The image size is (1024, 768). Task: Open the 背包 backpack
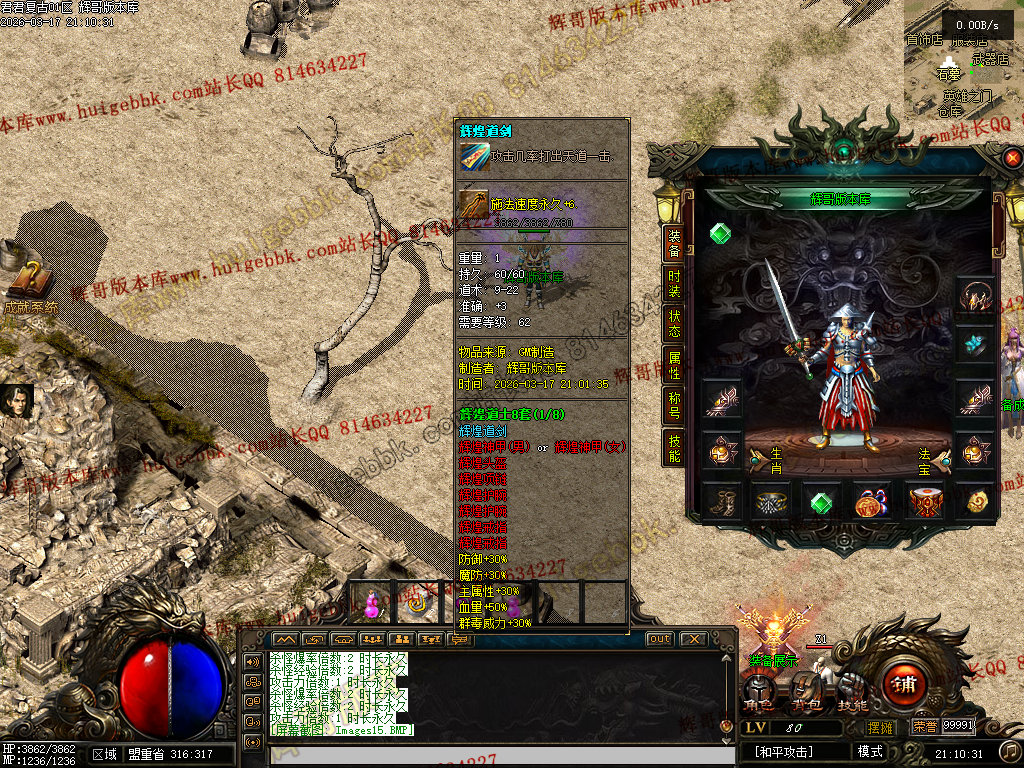[x=806, y=690]
